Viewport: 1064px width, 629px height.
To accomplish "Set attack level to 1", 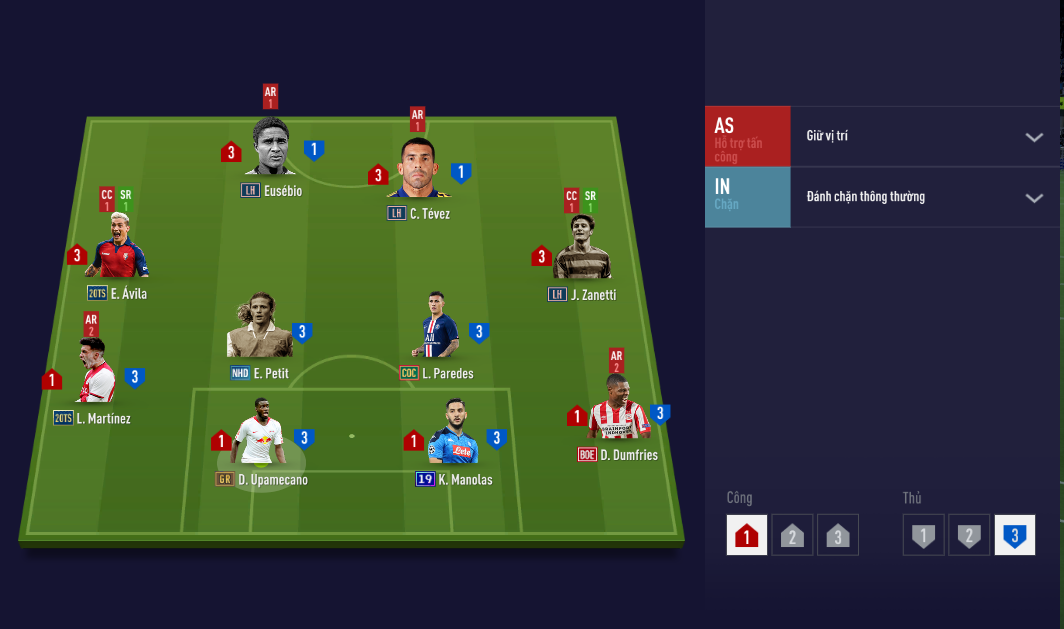I will [748, 535].
